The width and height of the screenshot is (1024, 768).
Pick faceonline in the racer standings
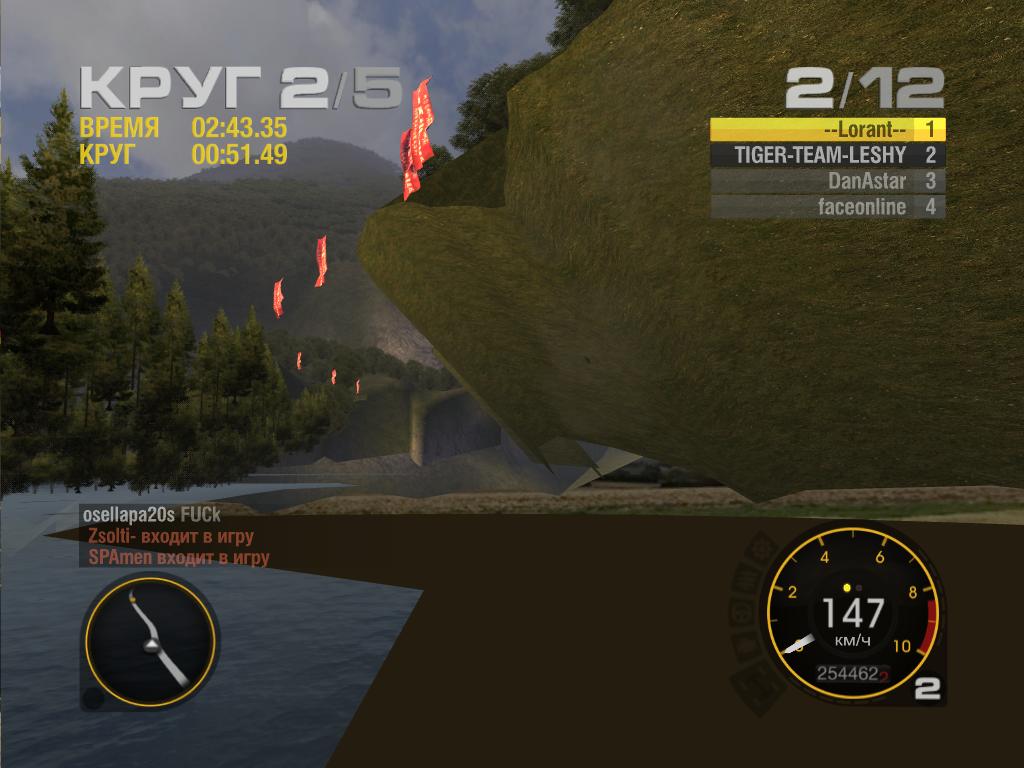[826, 207]
